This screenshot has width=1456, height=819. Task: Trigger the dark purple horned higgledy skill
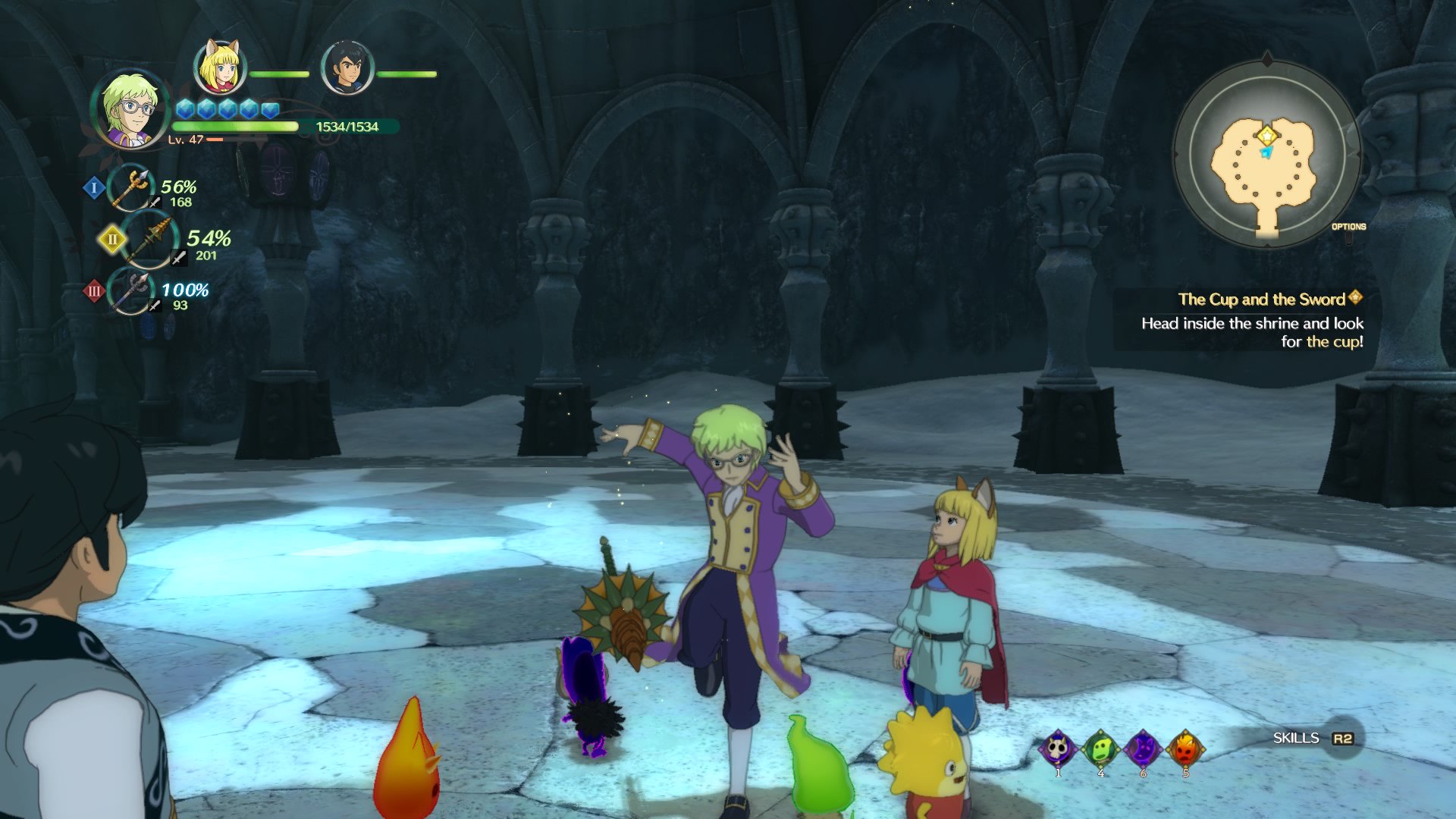click(1143, 749)
